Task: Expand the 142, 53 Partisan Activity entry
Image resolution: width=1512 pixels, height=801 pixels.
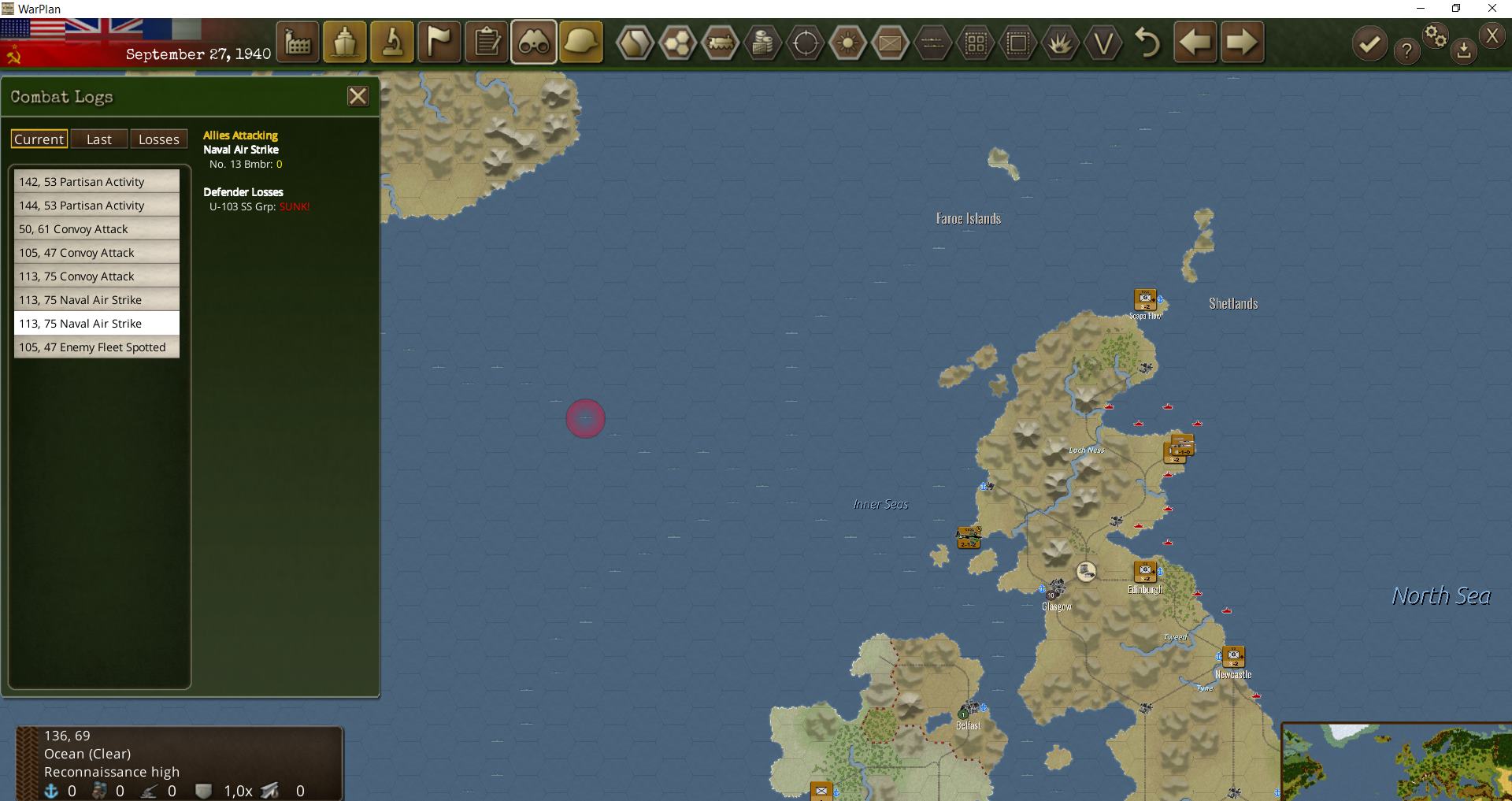Action: (96, 181)
